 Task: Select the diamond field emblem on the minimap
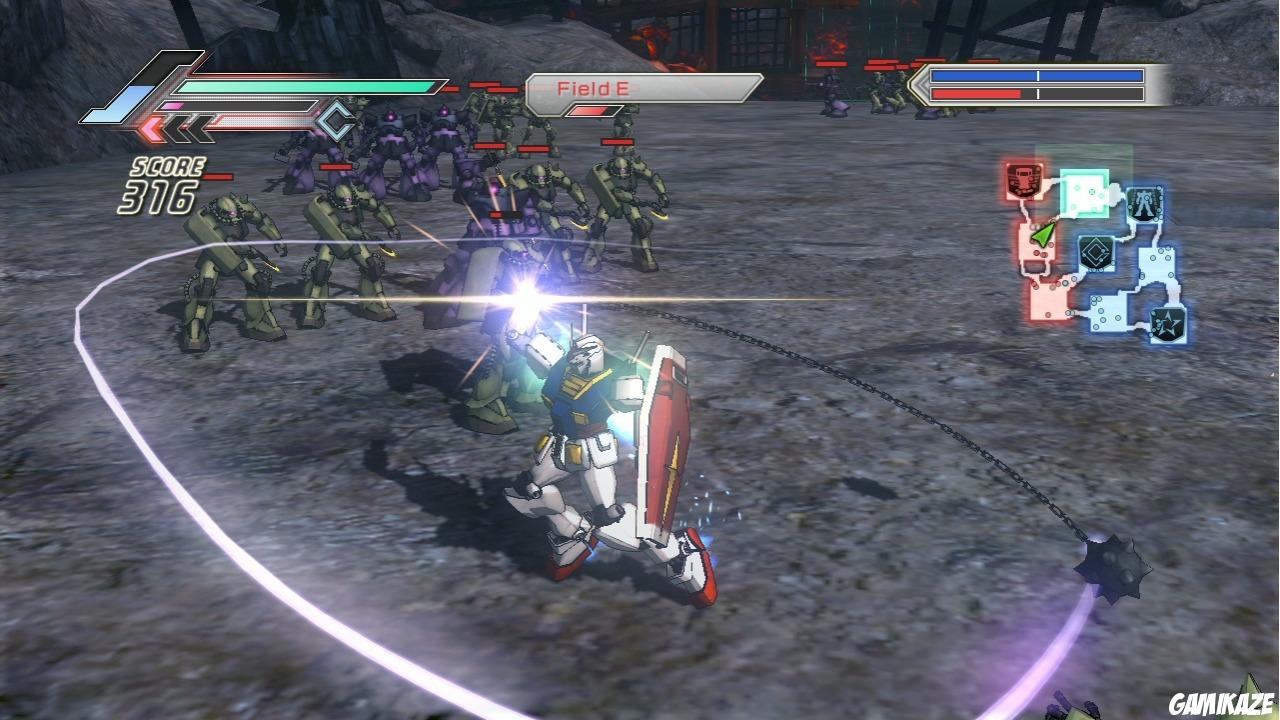pyautogui.click(x=1094, y=252)
